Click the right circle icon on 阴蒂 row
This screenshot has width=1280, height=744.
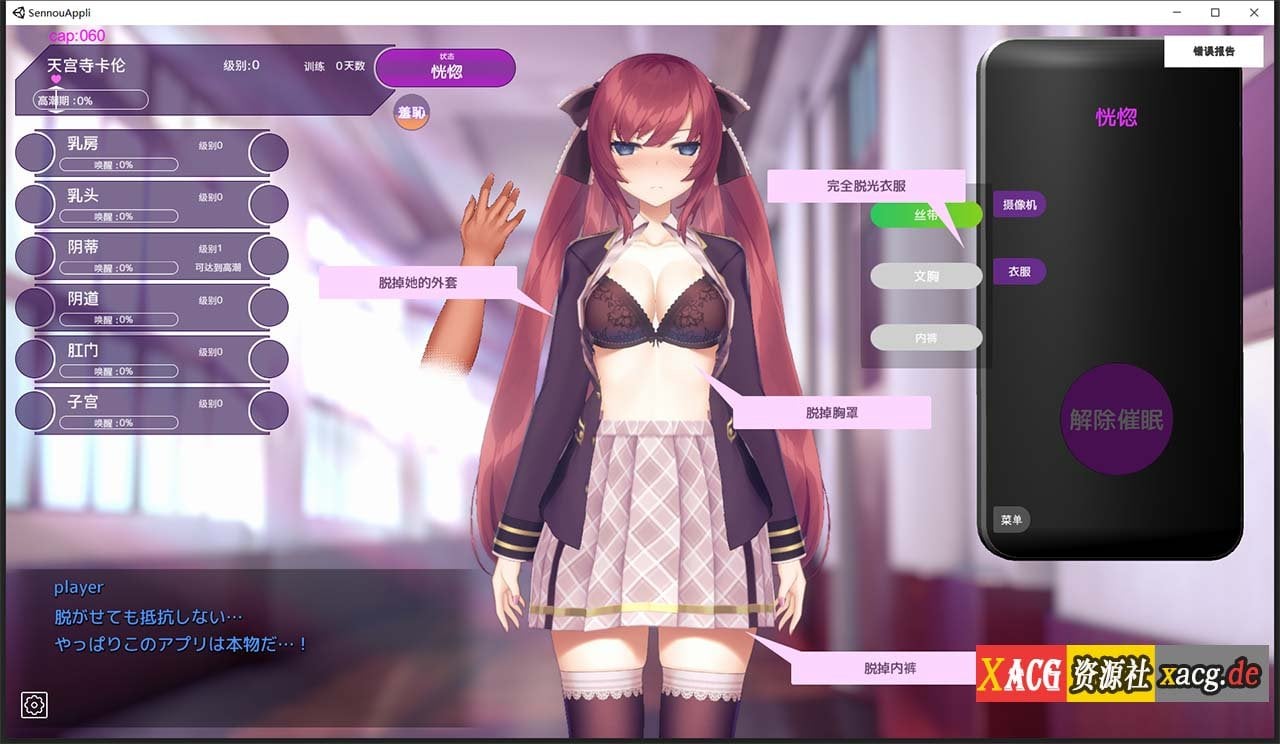[x=268, y=255]
